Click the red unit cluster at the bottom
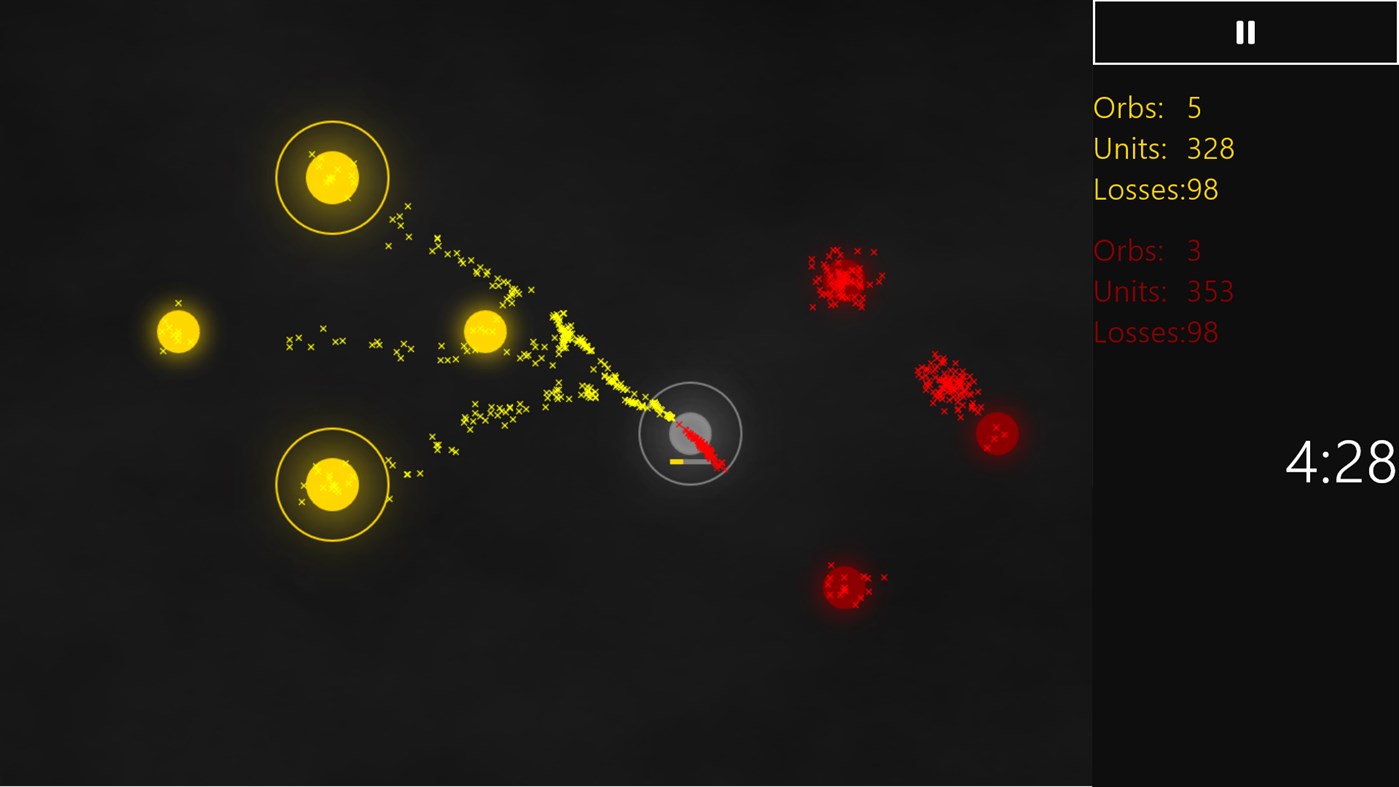The height and width of the screenshot is (787, 1399). [x=845, y=585]
